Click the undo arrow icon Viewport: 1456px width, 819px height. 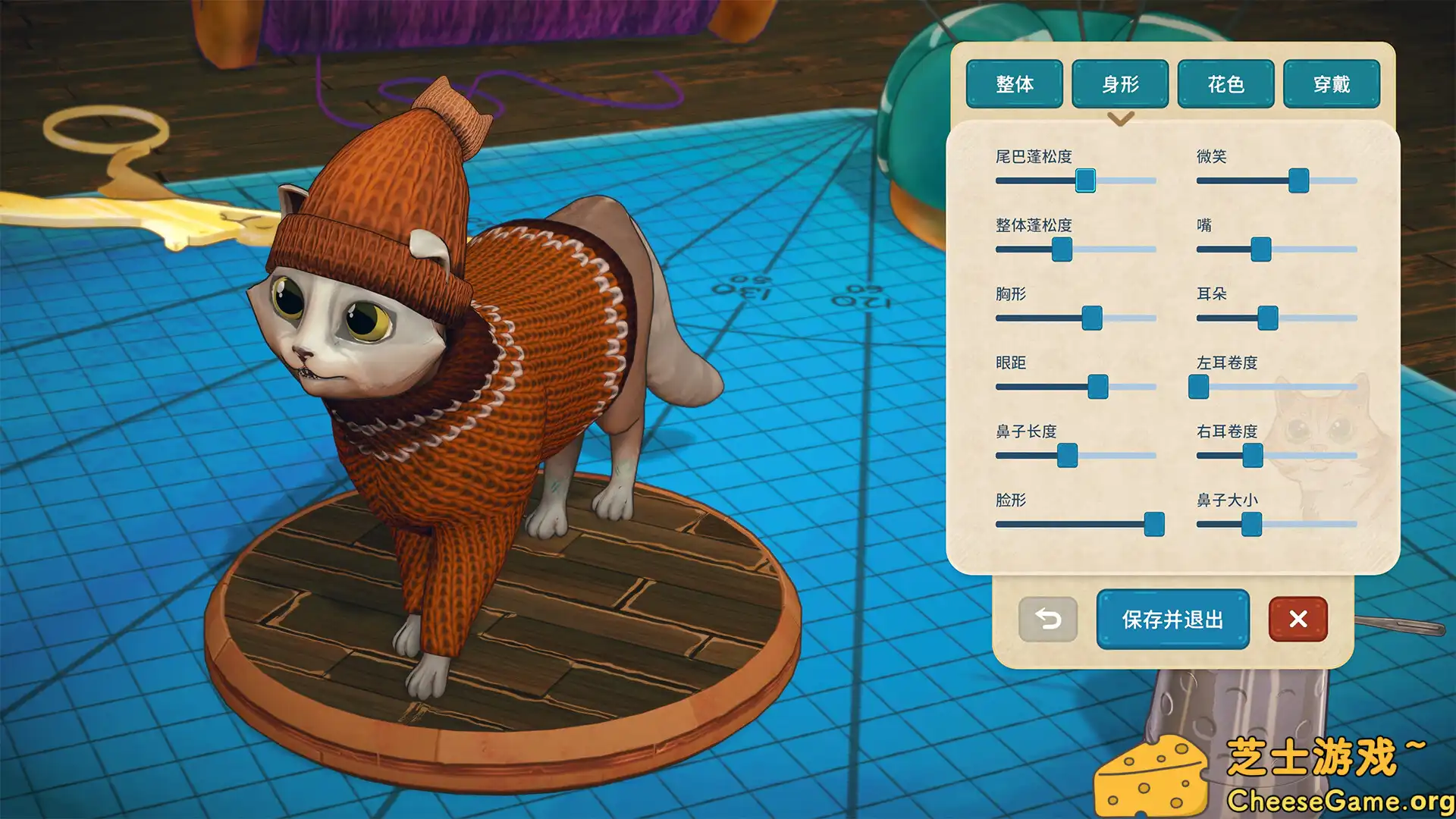(1048, 620)
